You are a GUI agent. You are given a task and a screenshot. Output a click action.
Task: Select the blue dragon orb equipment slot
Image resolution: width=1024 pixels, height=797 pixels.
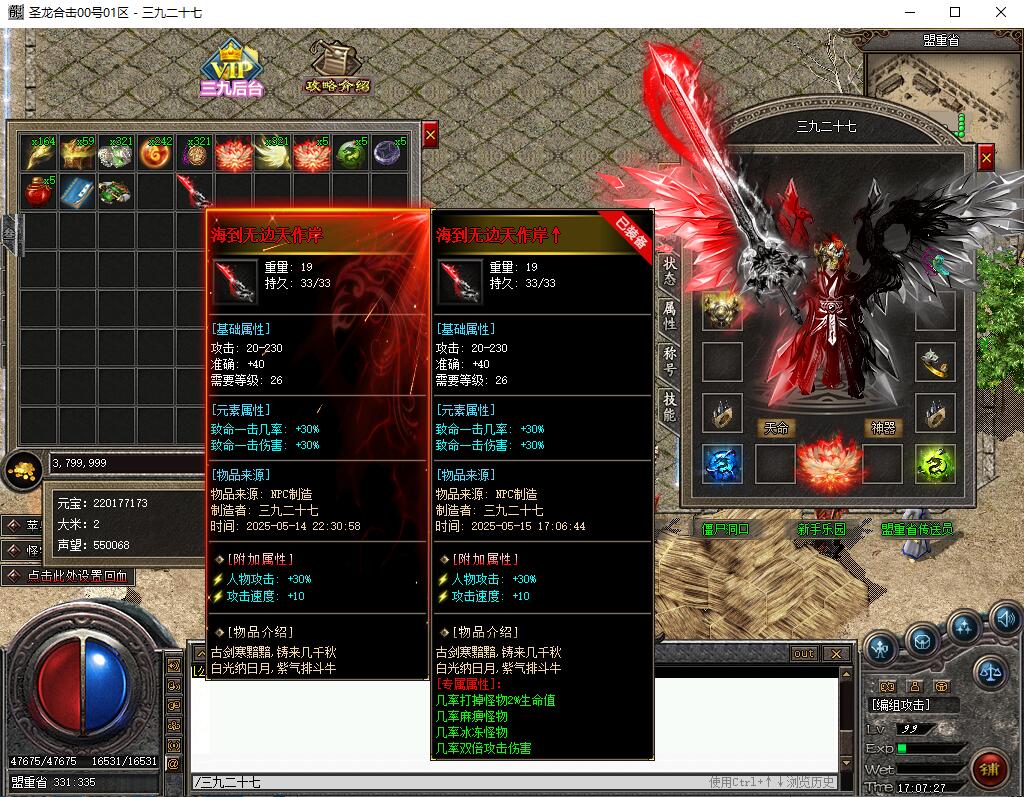coord(722,464)
